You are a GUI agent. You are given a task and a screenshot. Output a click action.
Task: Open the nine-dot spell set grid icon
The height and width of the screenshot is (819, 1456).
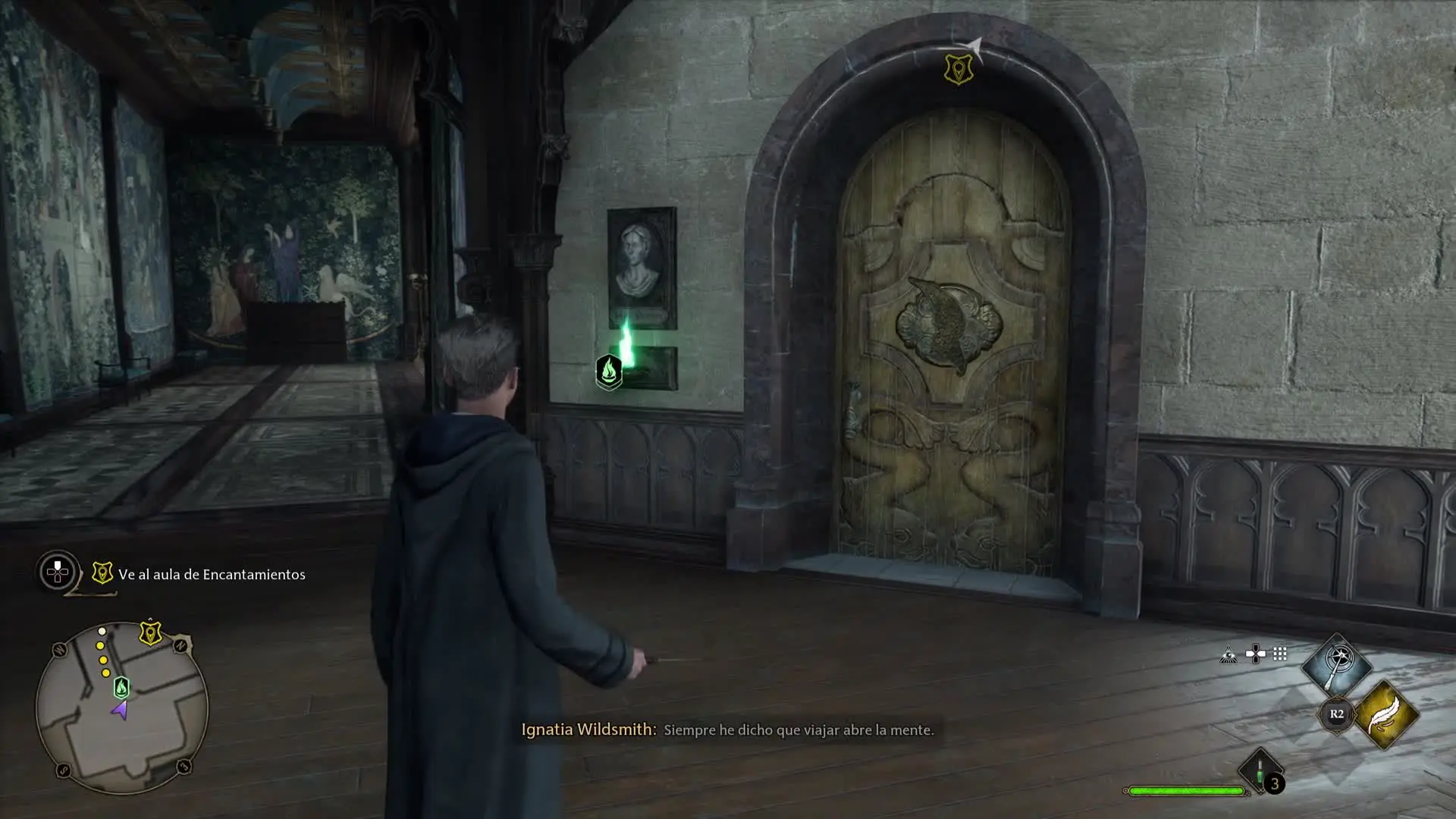(x=1280, y=654)
